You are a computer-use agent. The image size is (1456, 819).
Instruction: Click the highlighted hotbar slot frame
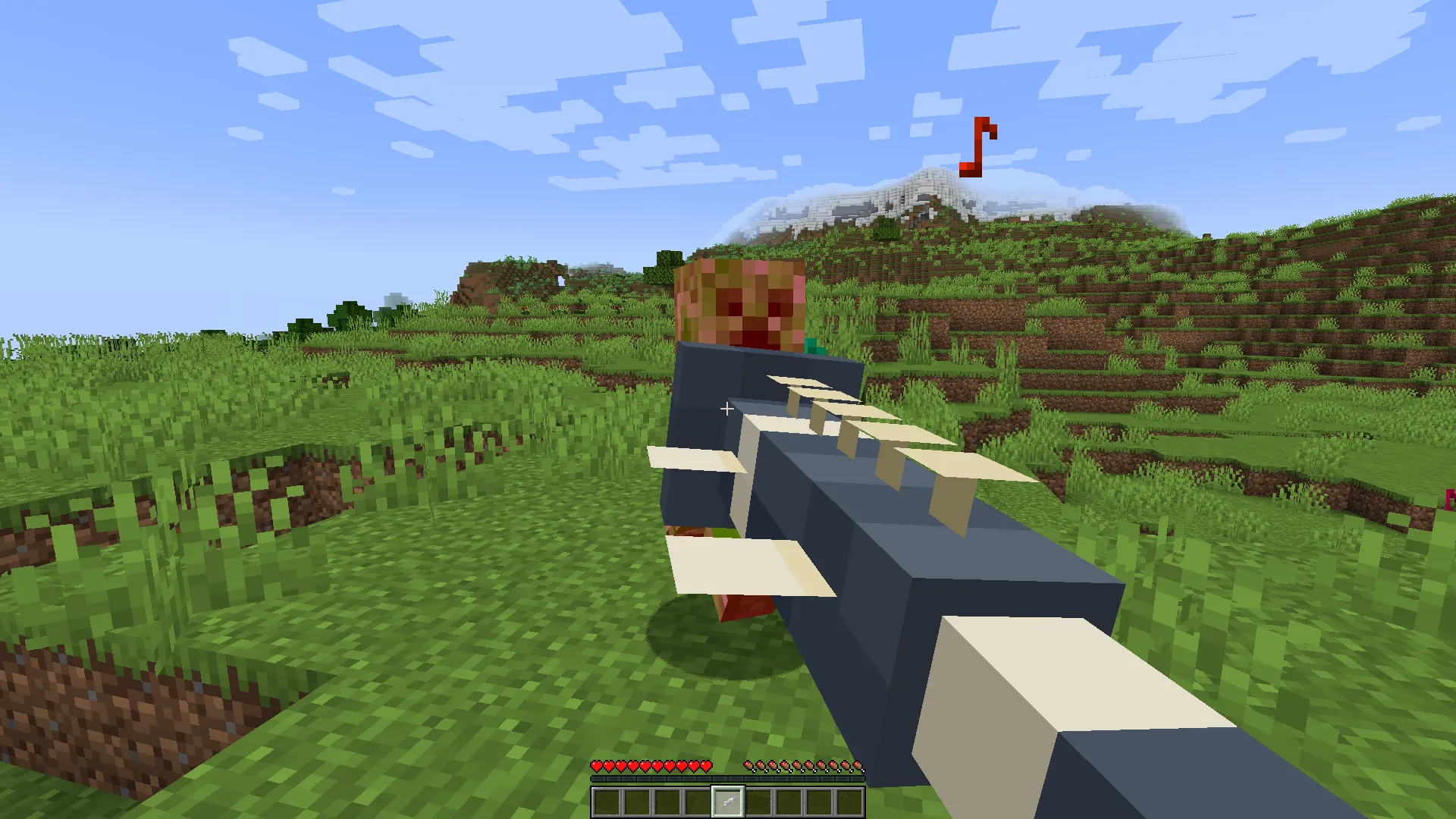coord(729,802)
